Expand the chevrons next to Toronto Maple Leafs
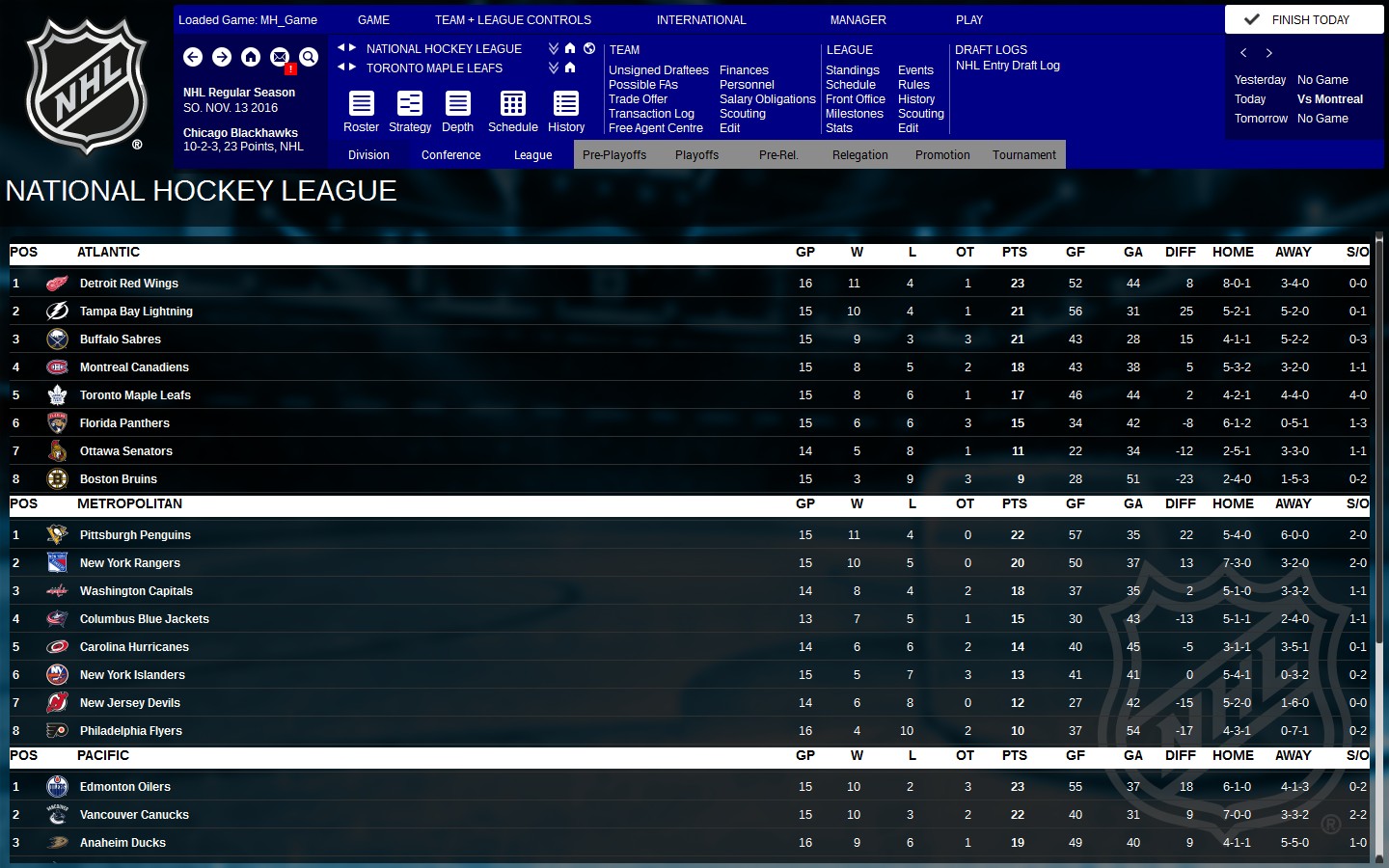 [553, 68]
